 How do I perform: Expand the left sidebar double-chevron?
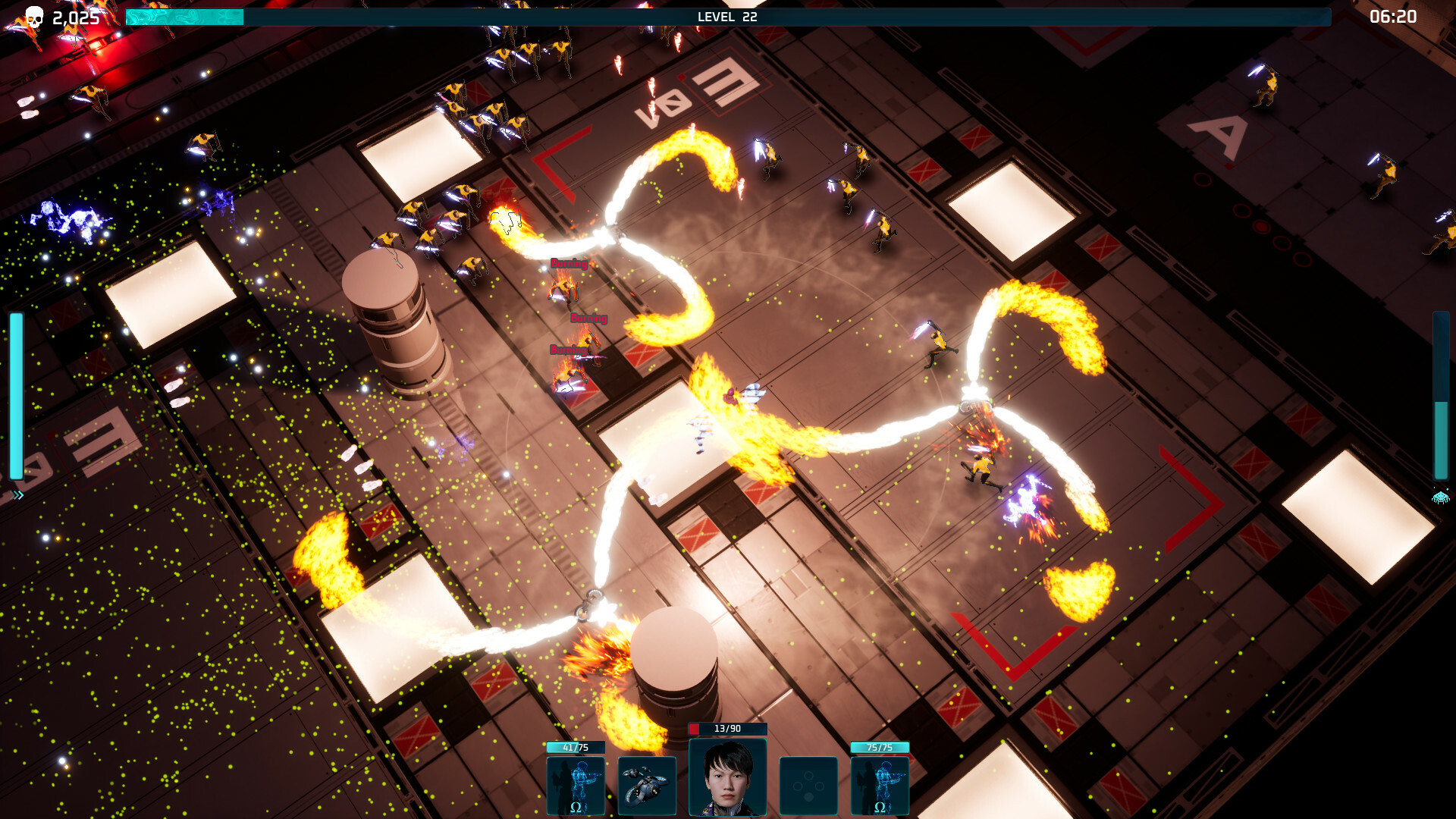17,497
